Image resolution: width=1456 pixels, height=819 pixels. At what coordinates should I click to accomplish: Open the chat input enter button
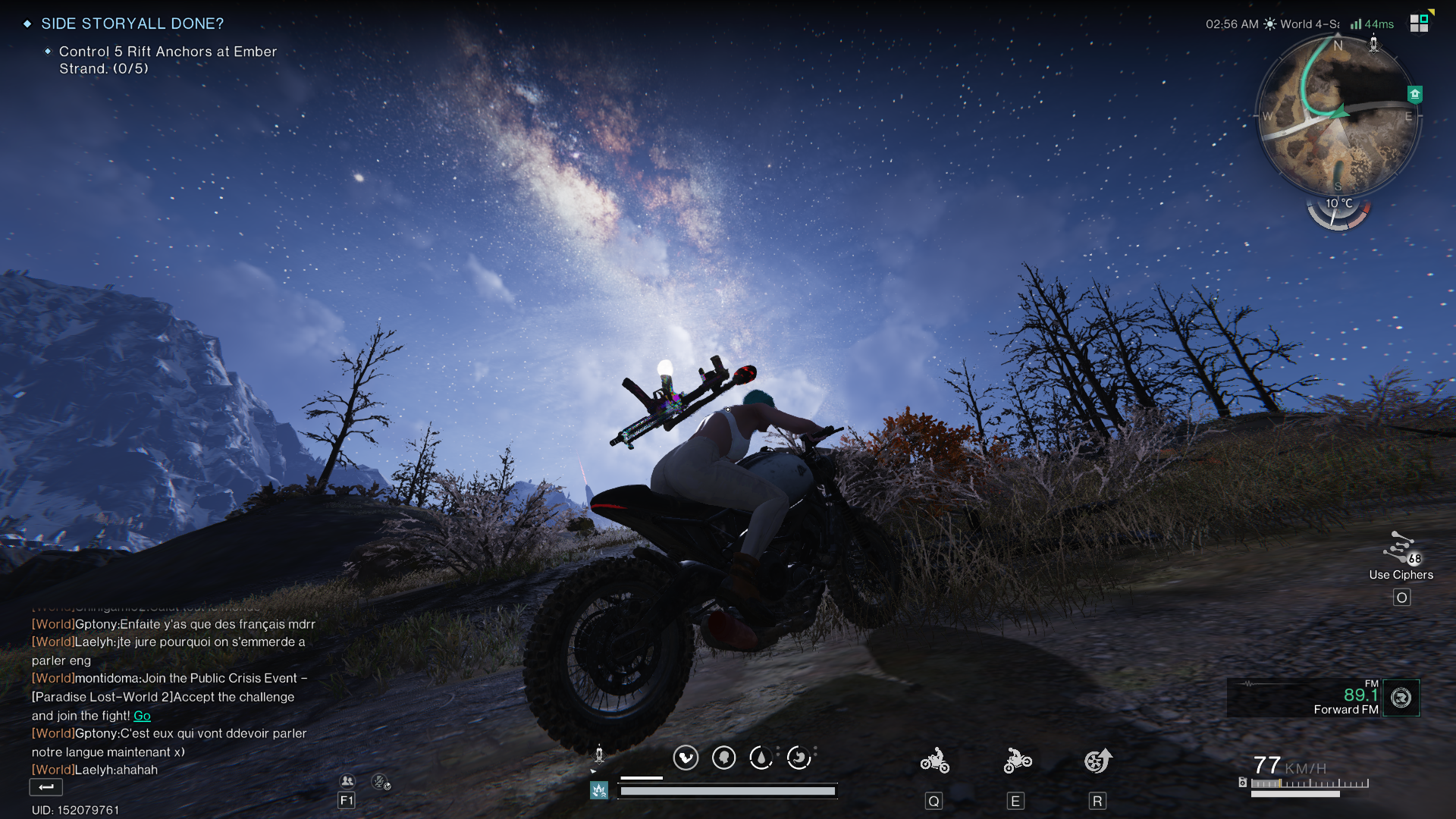pyautogui.click(x=45, y=787)
